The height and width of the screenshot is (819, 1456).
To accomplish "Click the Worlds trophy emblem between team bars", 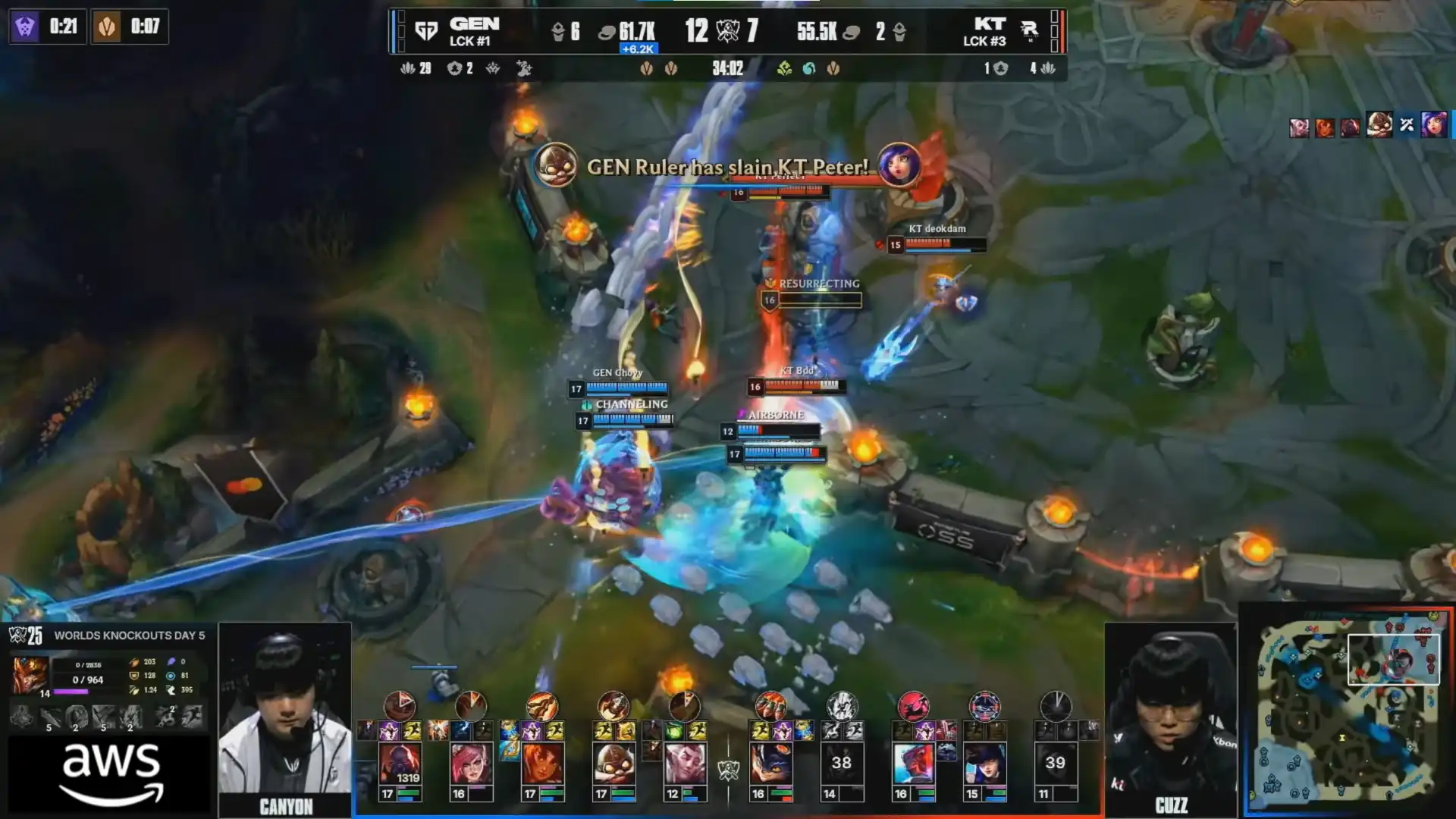I will click(728, 770).
